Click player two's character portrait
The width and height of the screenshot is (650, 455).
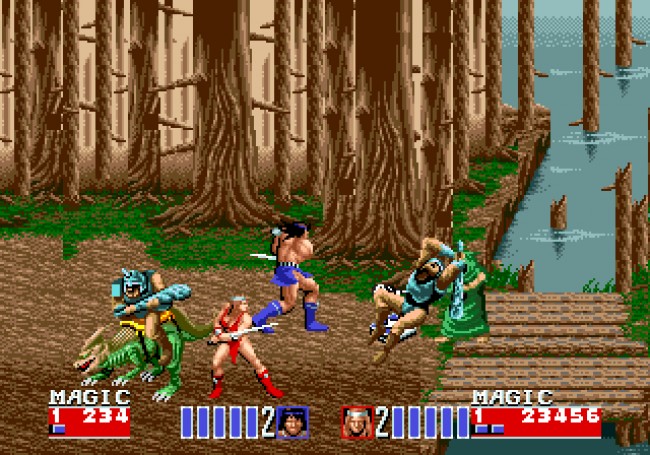pyautogui.click(x=357, y=422)
